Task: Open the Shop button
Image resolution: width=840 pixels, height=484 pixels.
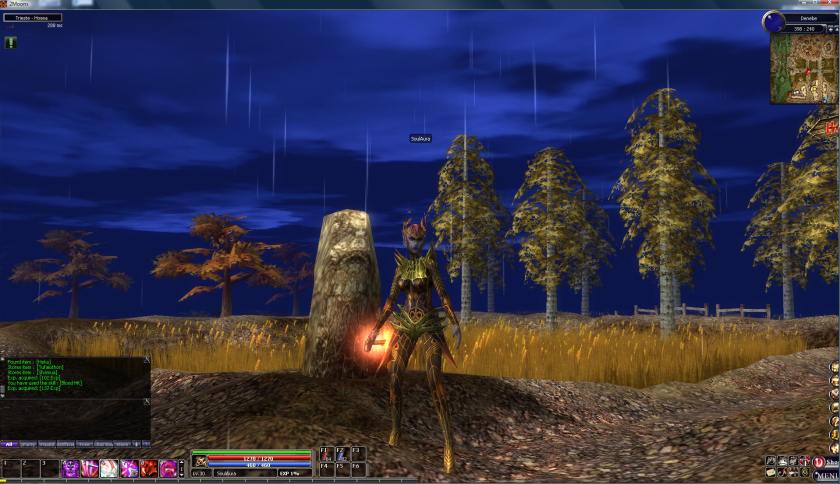Action: [832, 461]
